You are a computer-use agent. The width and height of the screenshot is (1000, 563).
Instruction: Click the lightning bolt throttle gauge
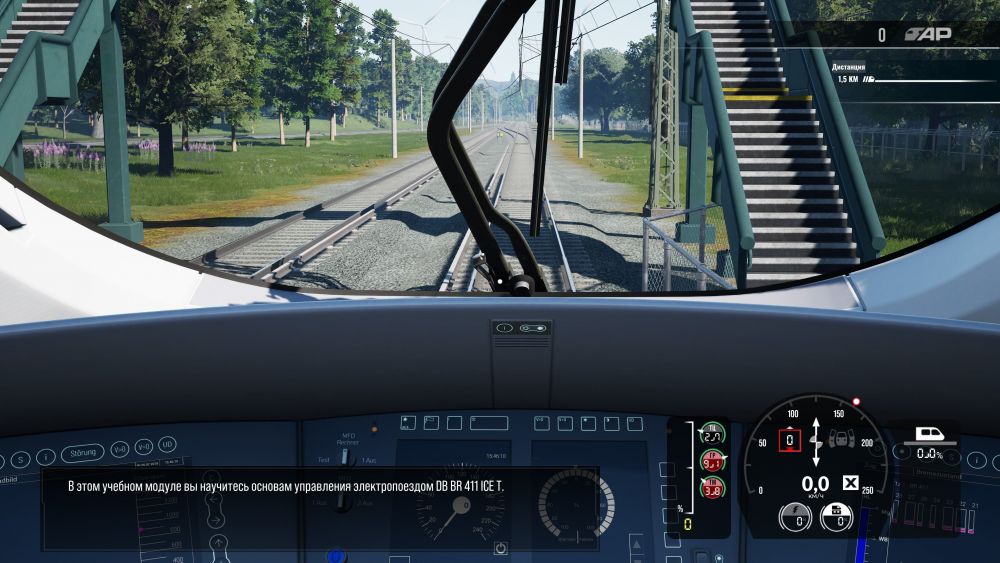[x=796, y=517]
